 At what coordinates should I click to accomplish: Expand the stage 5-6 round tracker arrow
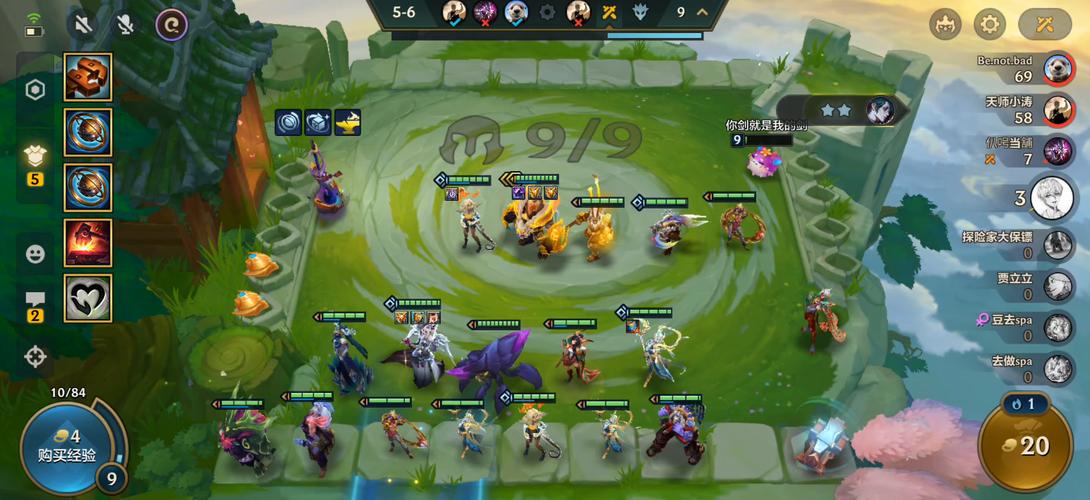click(x=702, y=12)
